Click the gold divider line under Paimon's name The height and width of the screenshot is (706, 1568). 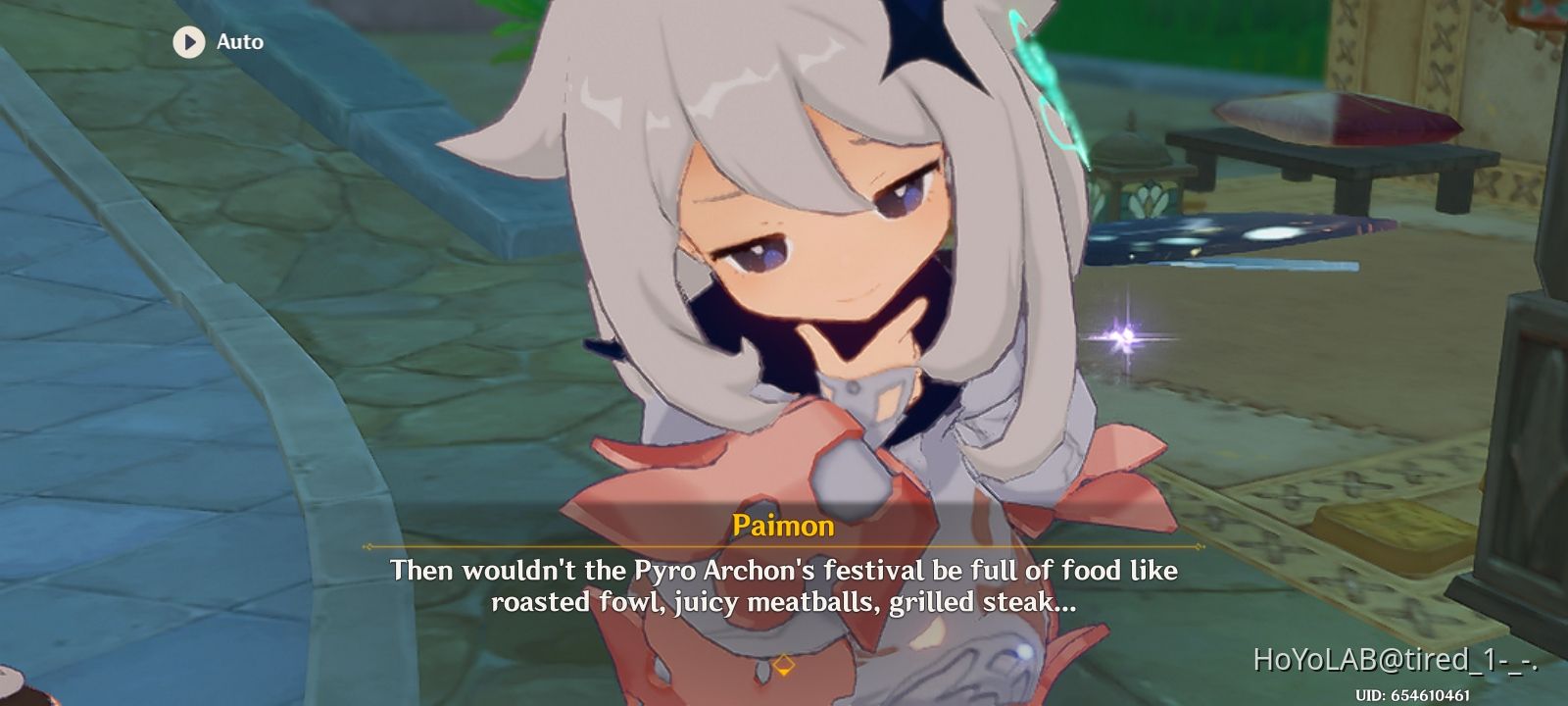click(x=784, y=547)
